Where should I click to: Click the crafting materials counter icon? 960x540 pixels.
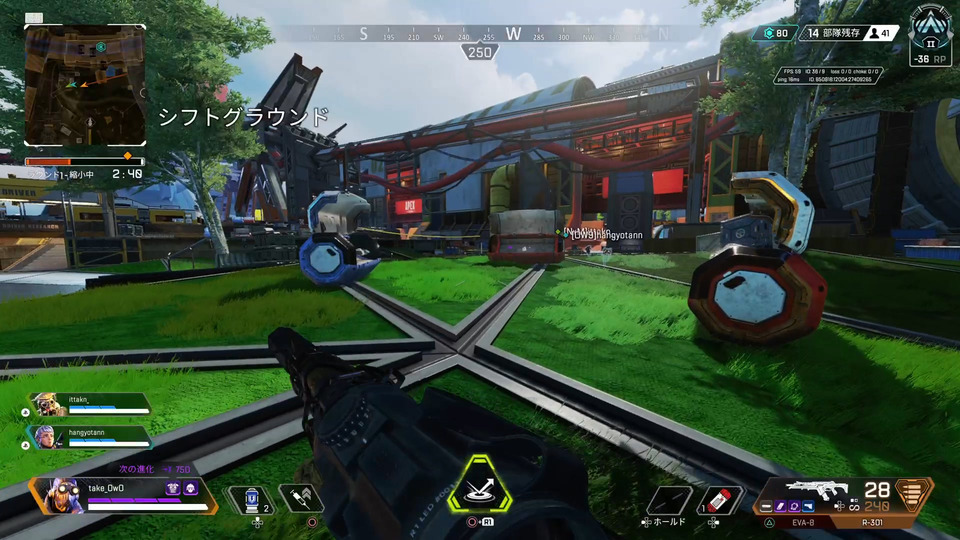(769, 33)
